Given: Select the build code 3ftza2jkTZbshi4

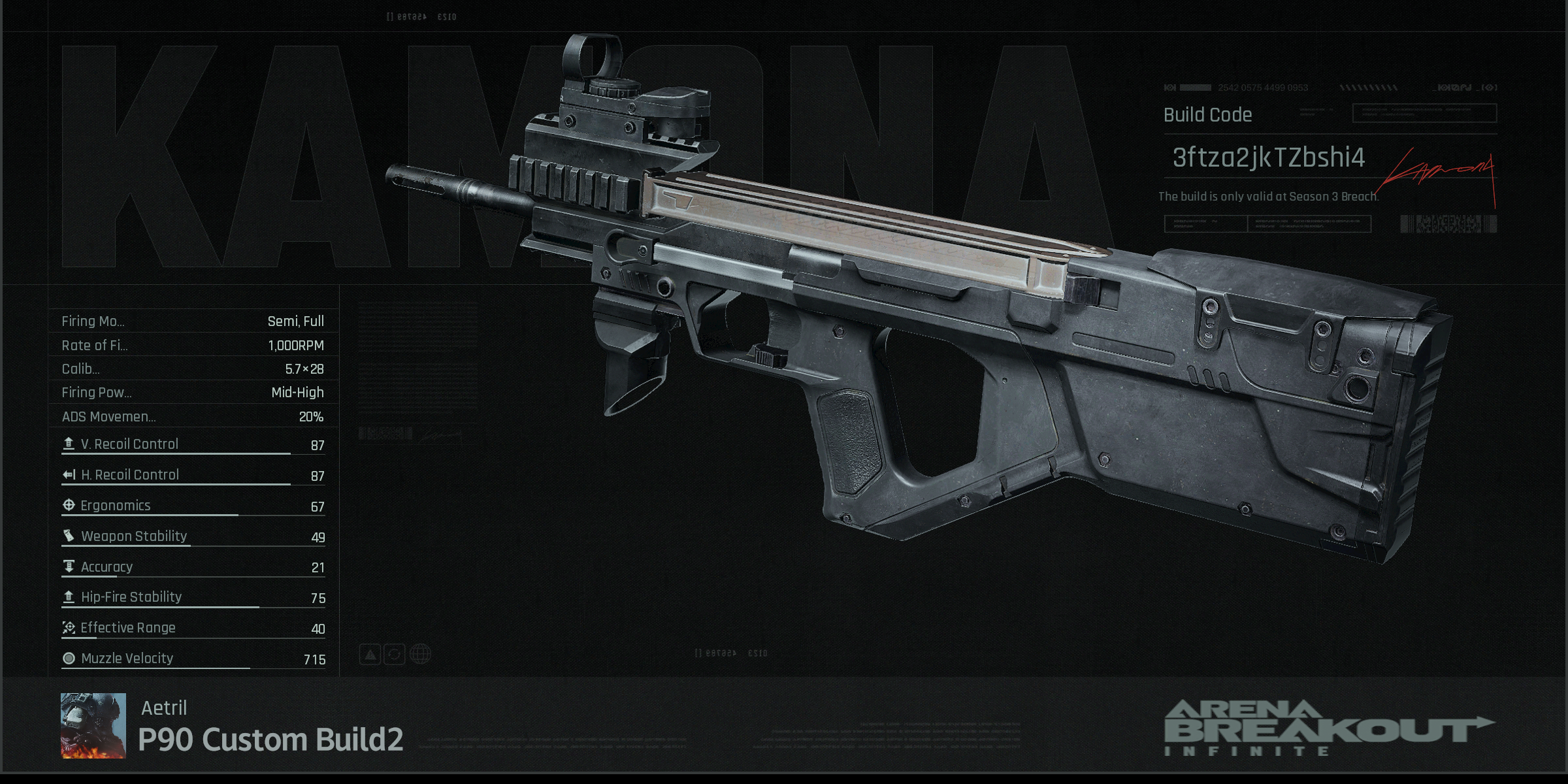Looking at the screenshot, I should point(1268,157).
